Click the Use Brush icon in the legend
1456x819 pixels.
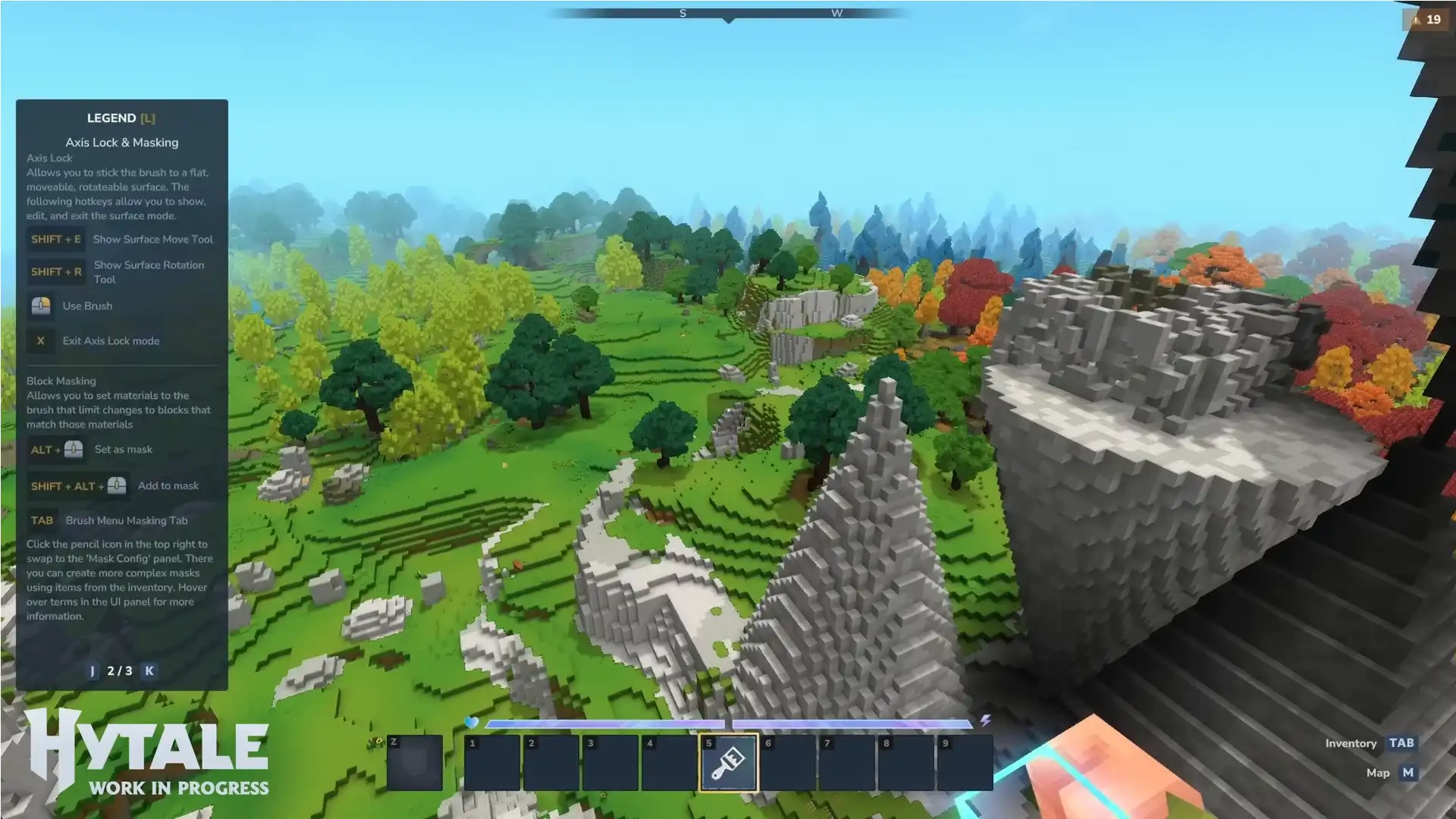pyautogui.click(x=41, y=306)
